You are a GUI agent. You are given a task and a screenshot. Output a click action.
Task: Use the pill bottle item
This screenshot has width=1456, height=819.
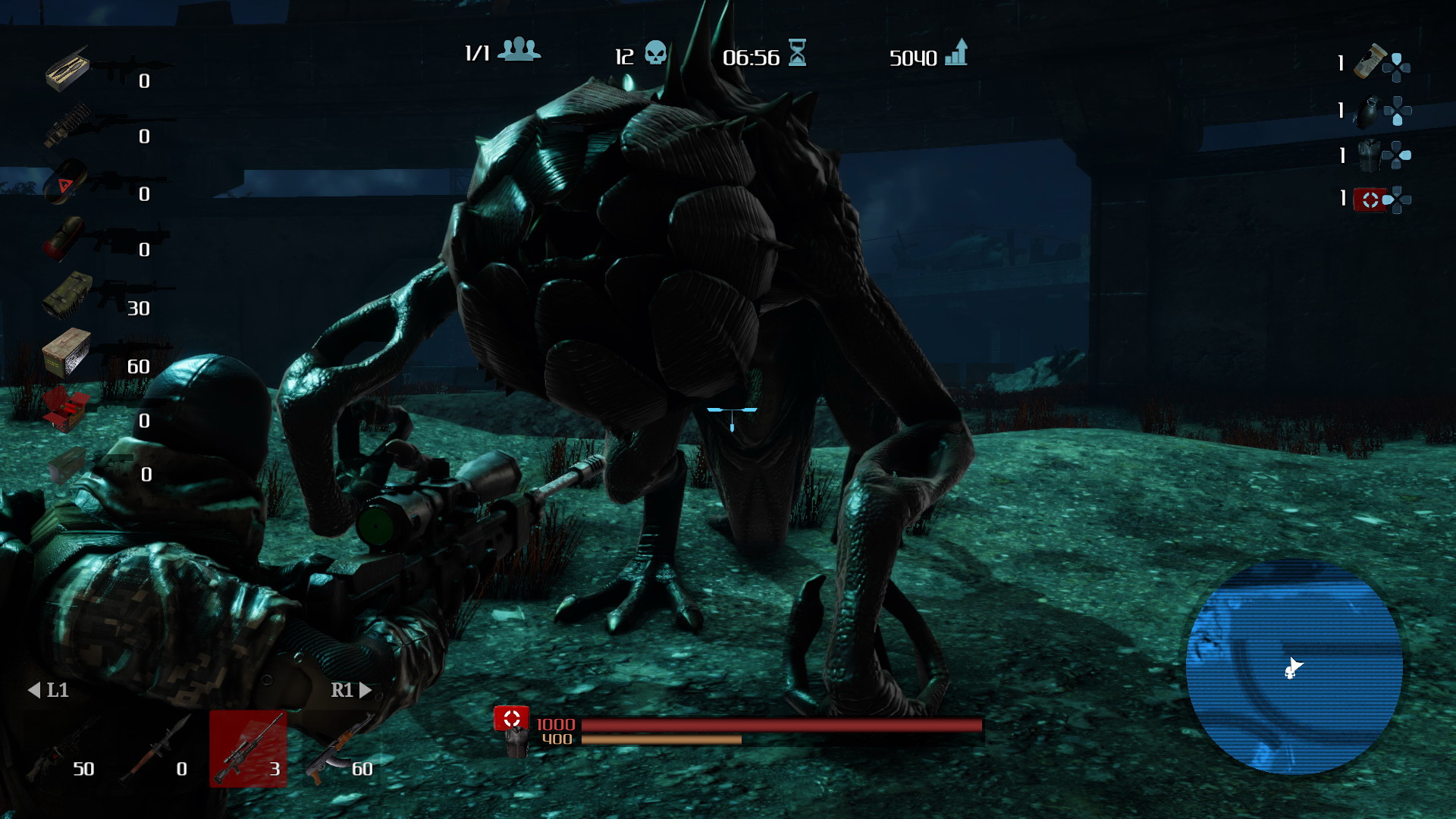(1370, 62)
